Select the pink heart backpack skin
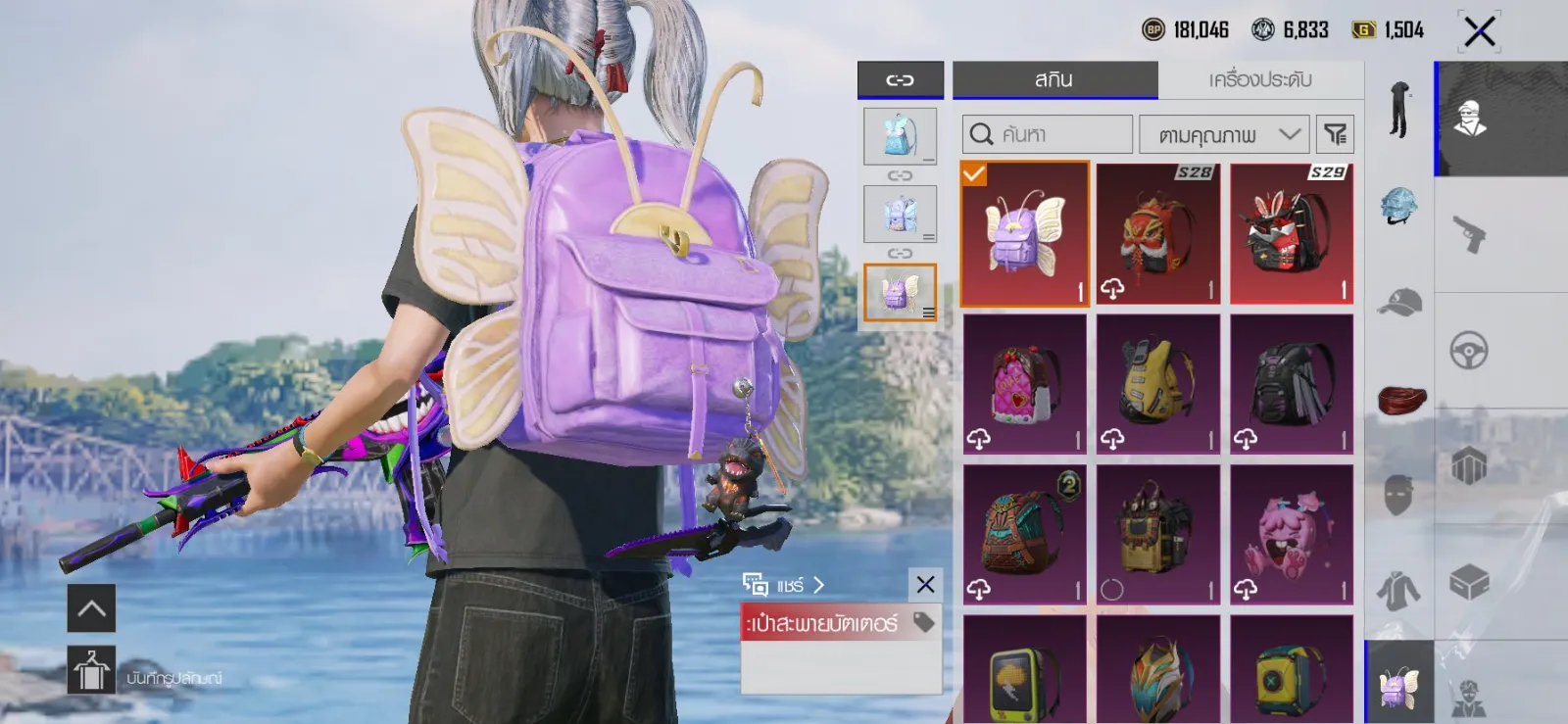 tap(1024, 384)
